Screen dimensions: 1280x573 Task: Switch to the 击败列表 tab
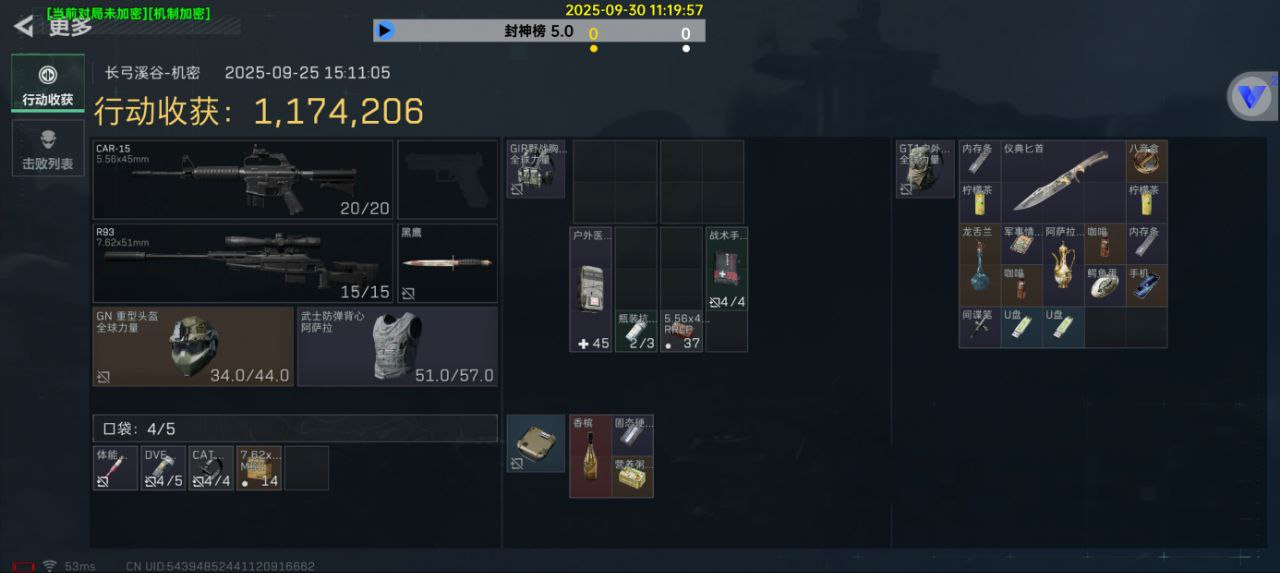pos(48,148)
